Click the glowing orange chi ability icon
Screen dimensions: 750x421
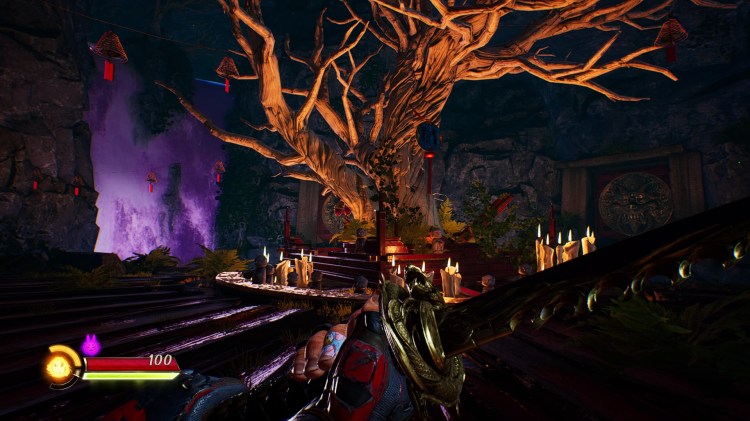pos(61,367)
